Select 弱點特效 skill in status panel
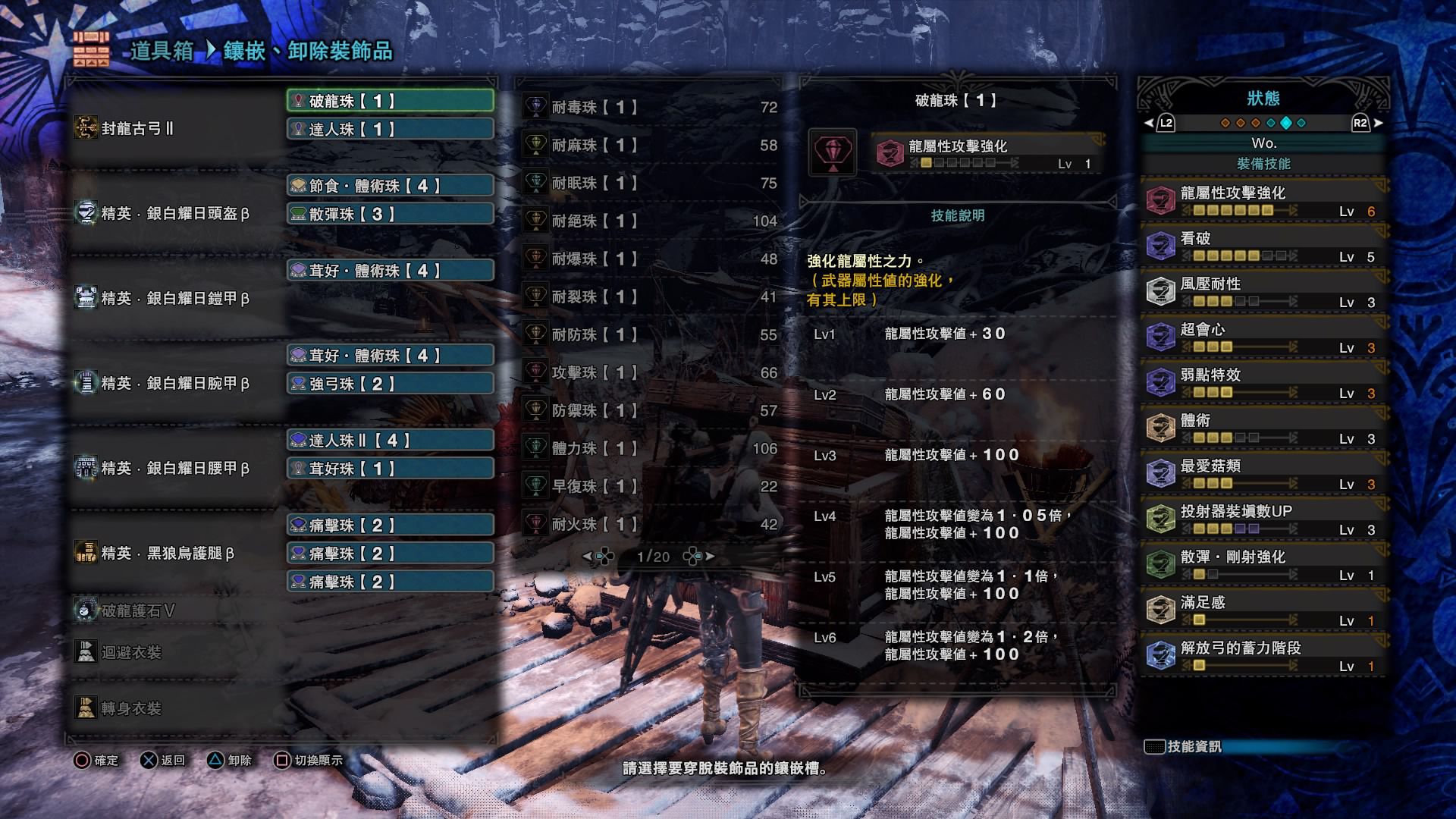Screen dimensions: 1456x819 pos(1263,382)
